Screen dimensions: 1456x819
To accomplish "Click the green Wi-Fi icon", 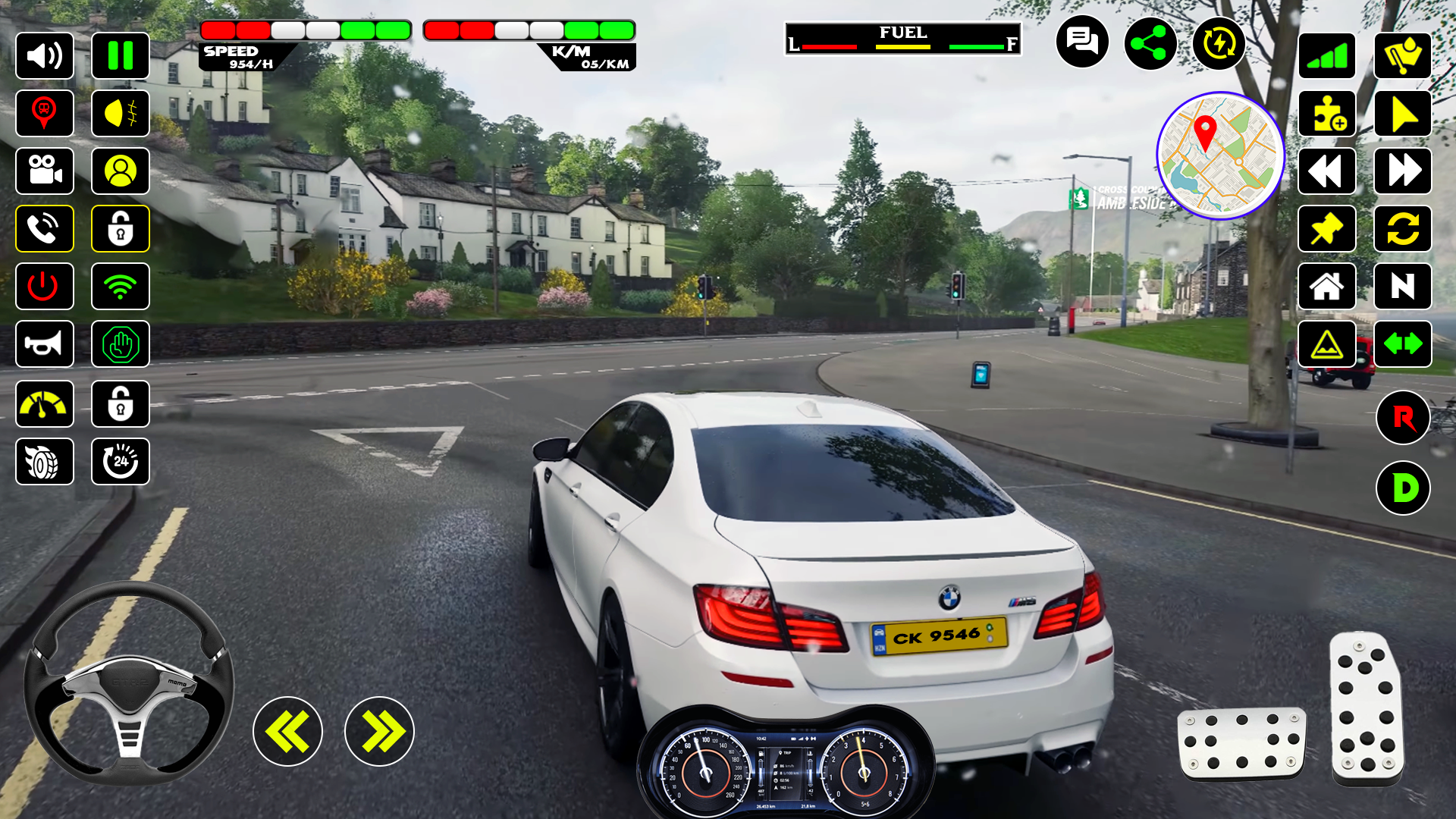I will [121, 287].
